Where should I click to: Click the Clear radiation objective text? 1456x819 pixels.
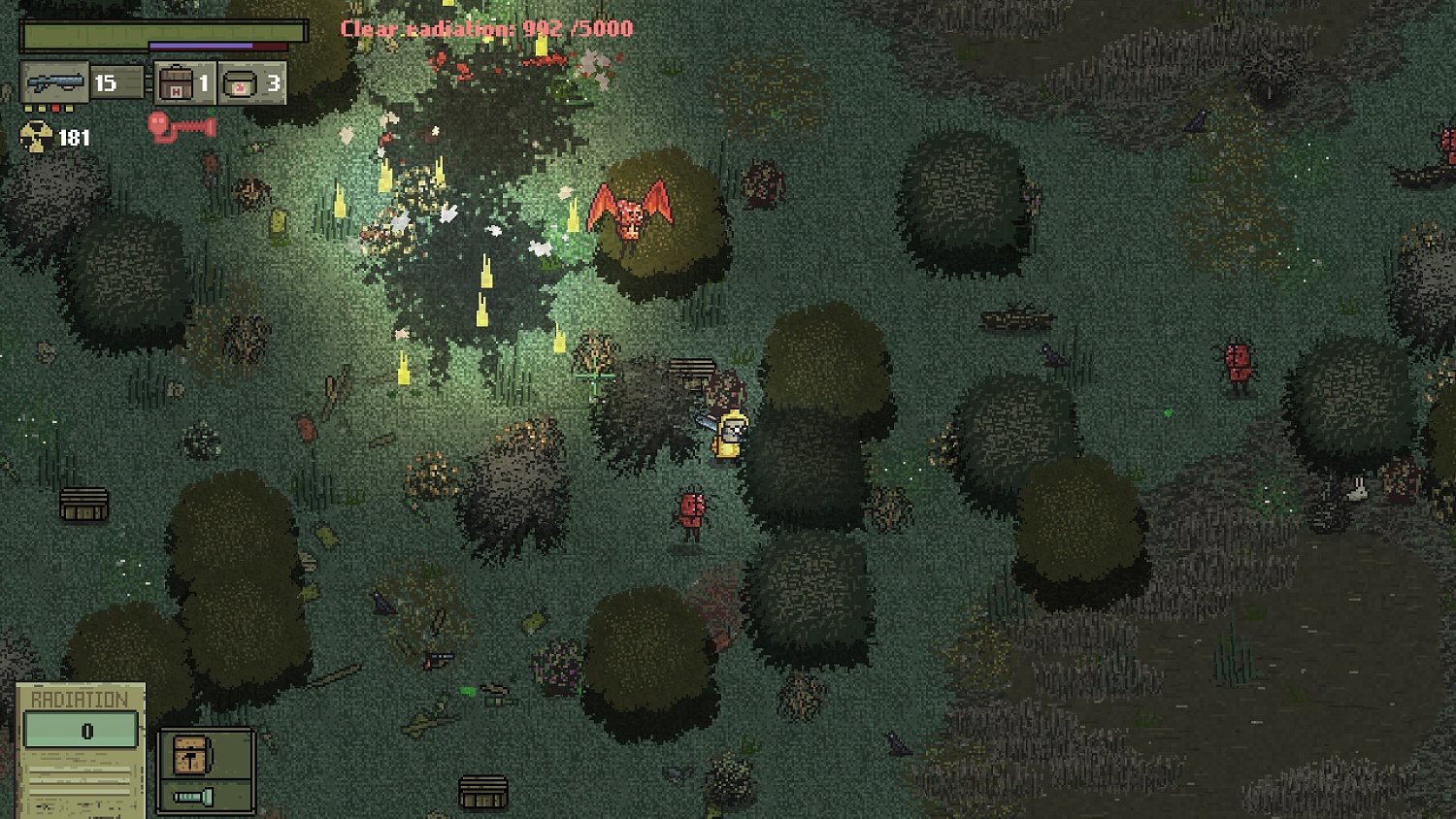click(x=485, y=28)
